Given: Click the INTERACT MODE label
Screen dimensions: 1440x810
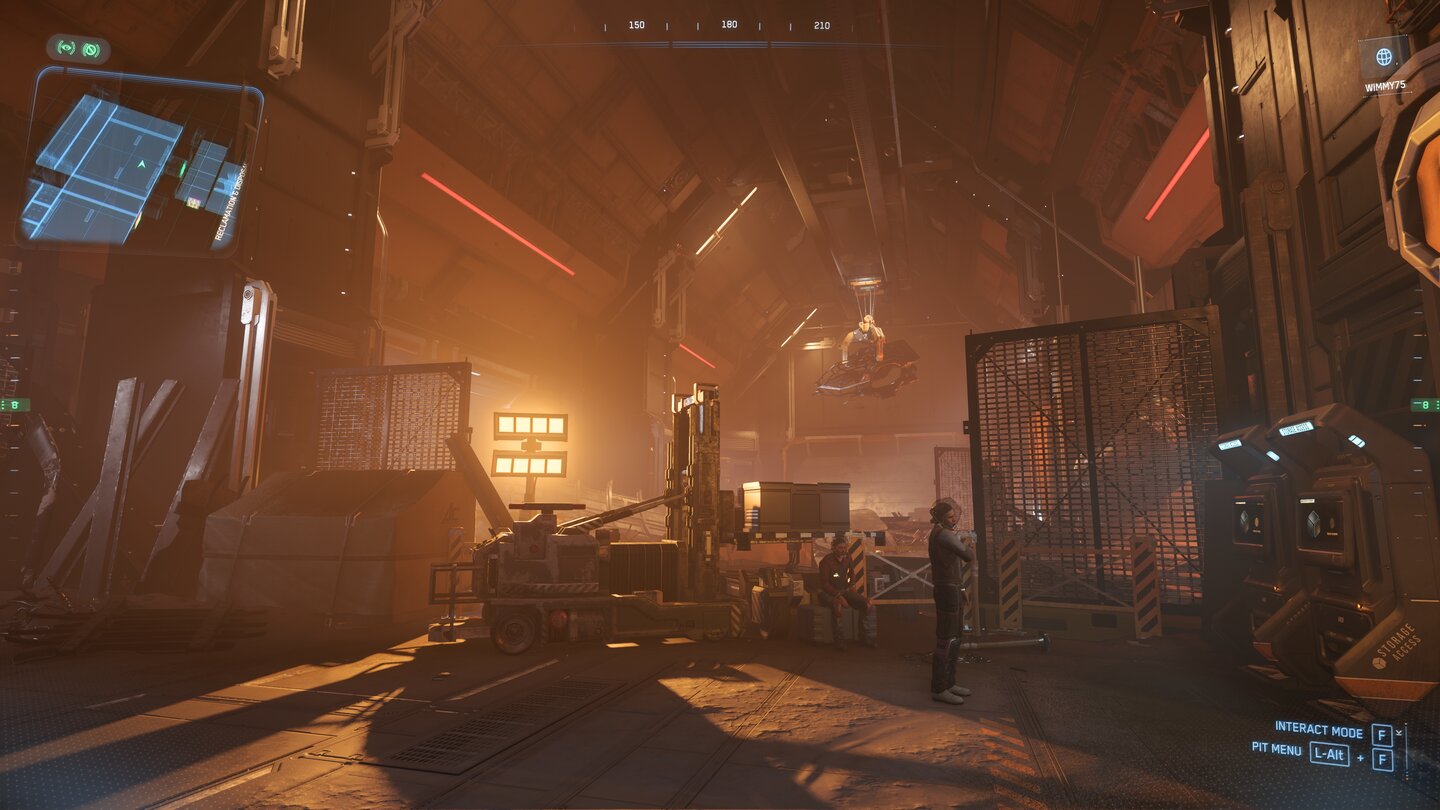Looking at the screenshot, I should pos(1319,731).
